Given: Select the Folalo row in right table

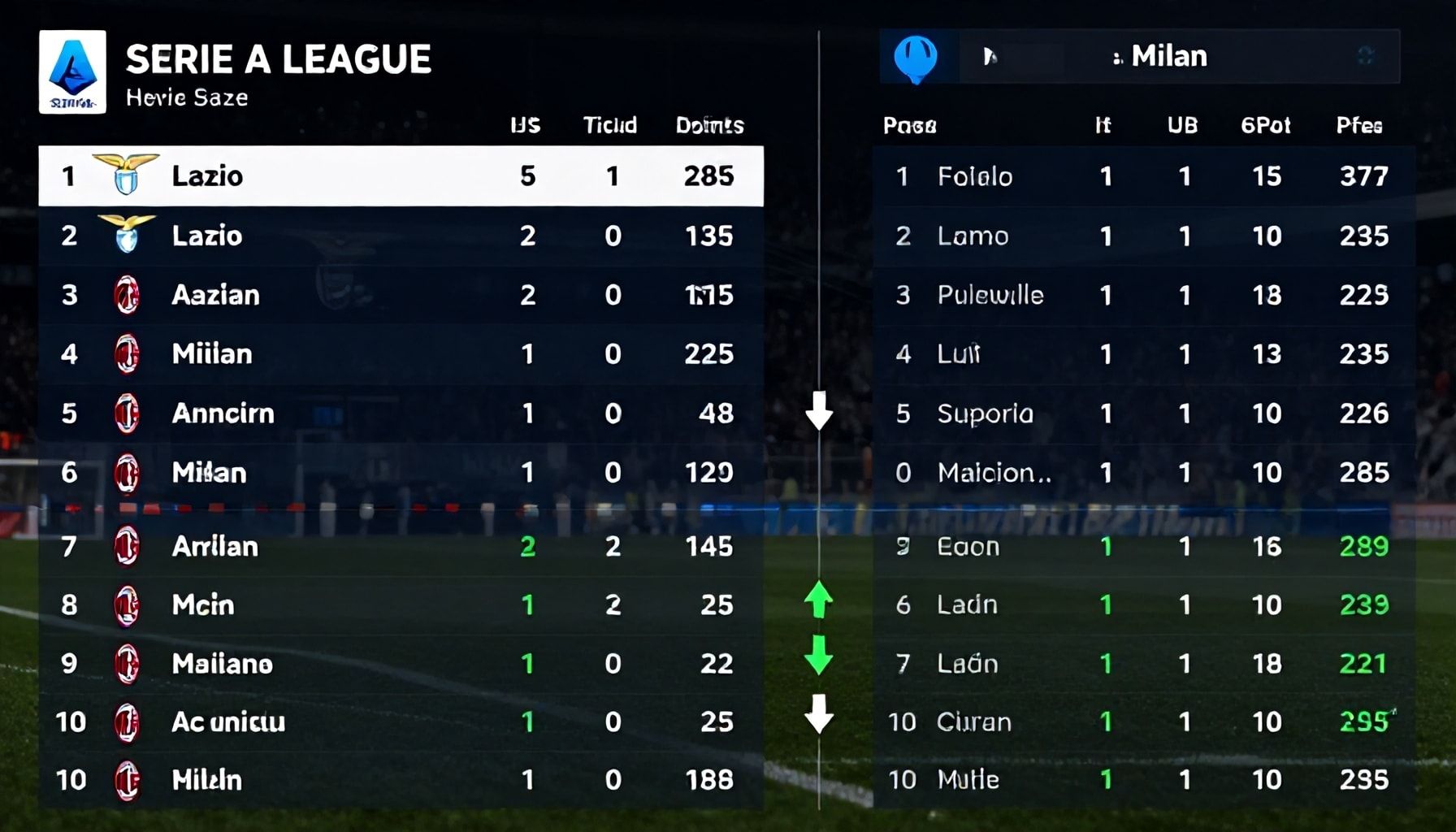Looking at the screenshot, I should [1143, 176].
